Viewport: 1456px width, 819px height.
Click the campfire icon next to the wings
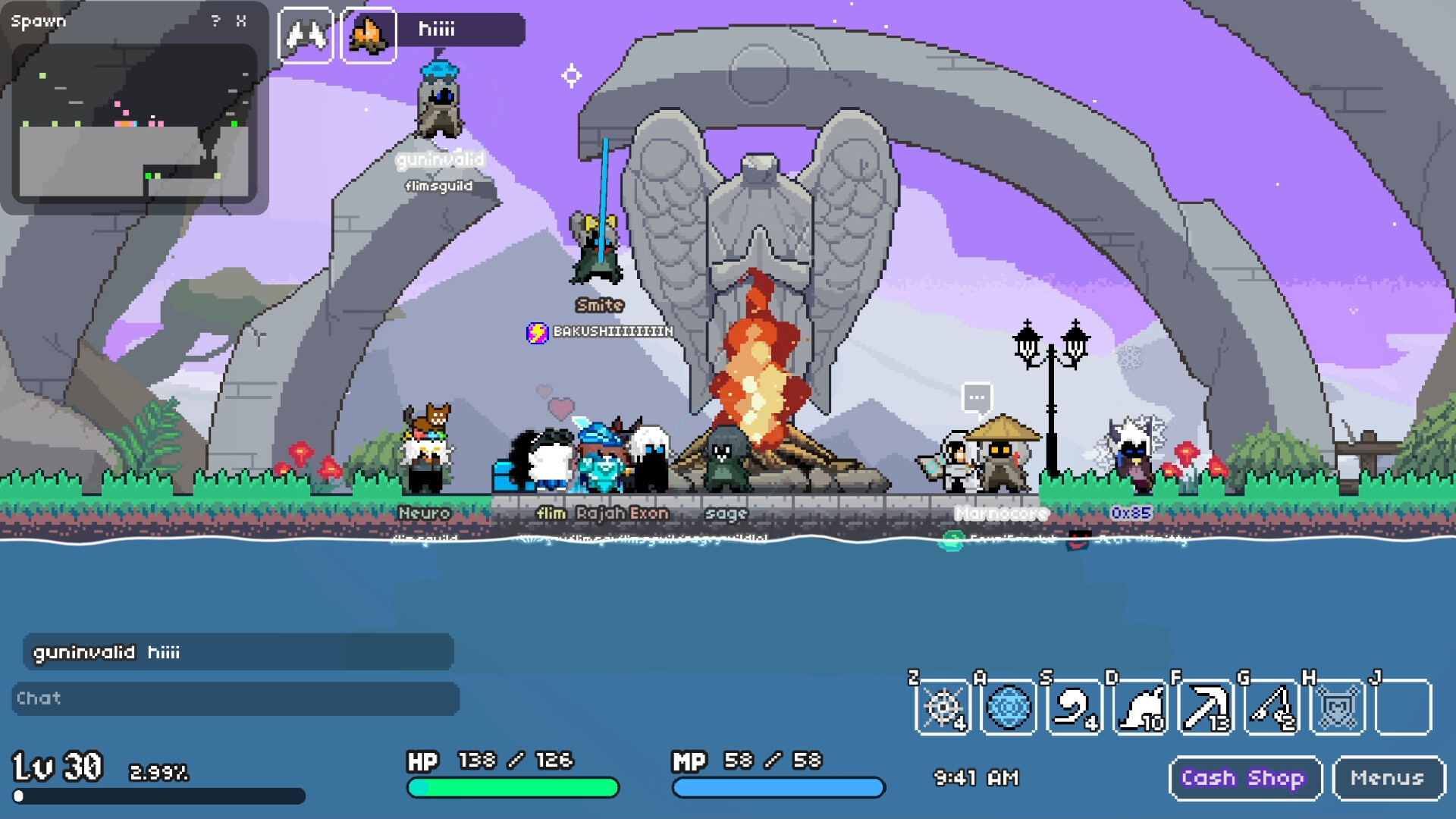click(x=369, y=34)
